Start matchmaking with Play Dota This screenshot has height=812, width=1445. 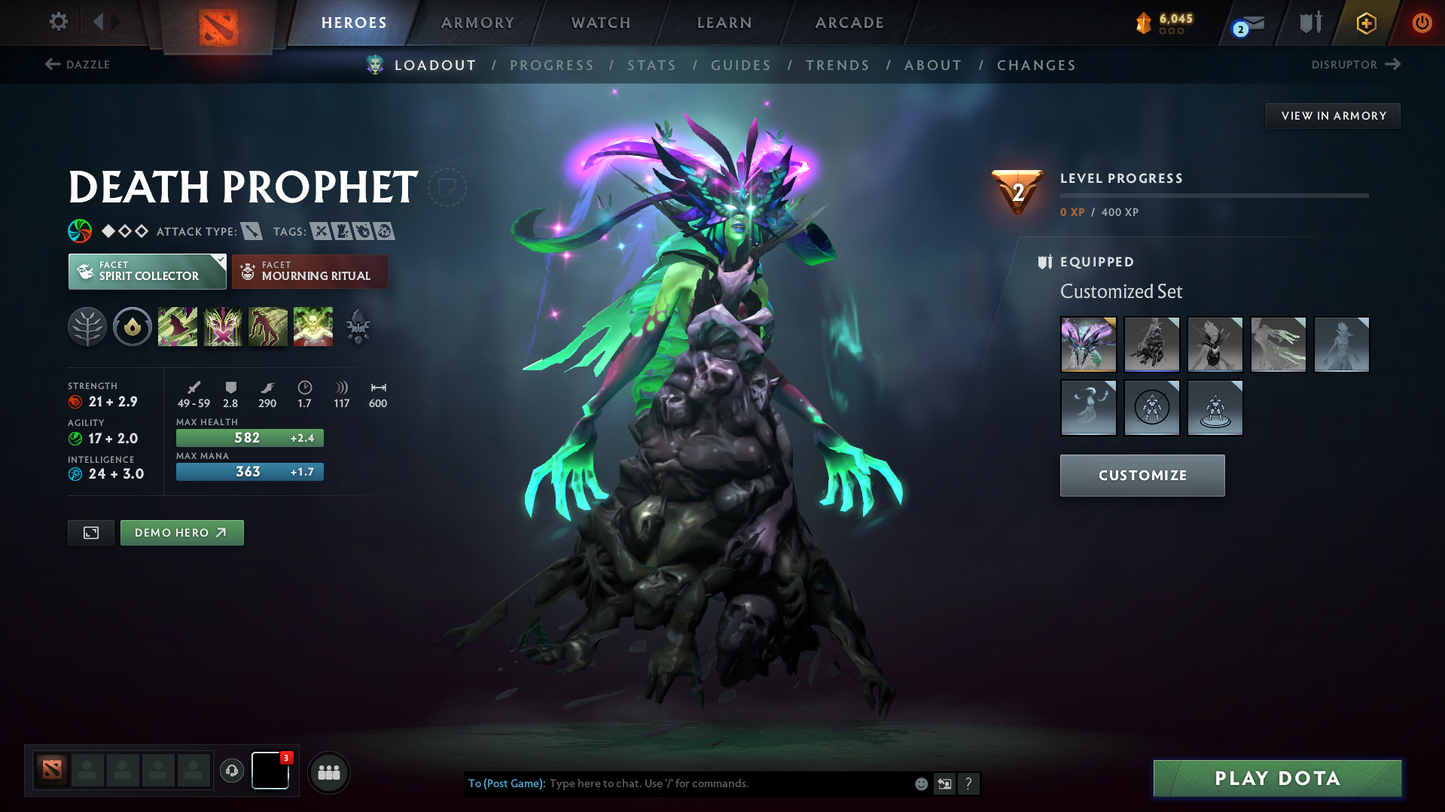1276,778
